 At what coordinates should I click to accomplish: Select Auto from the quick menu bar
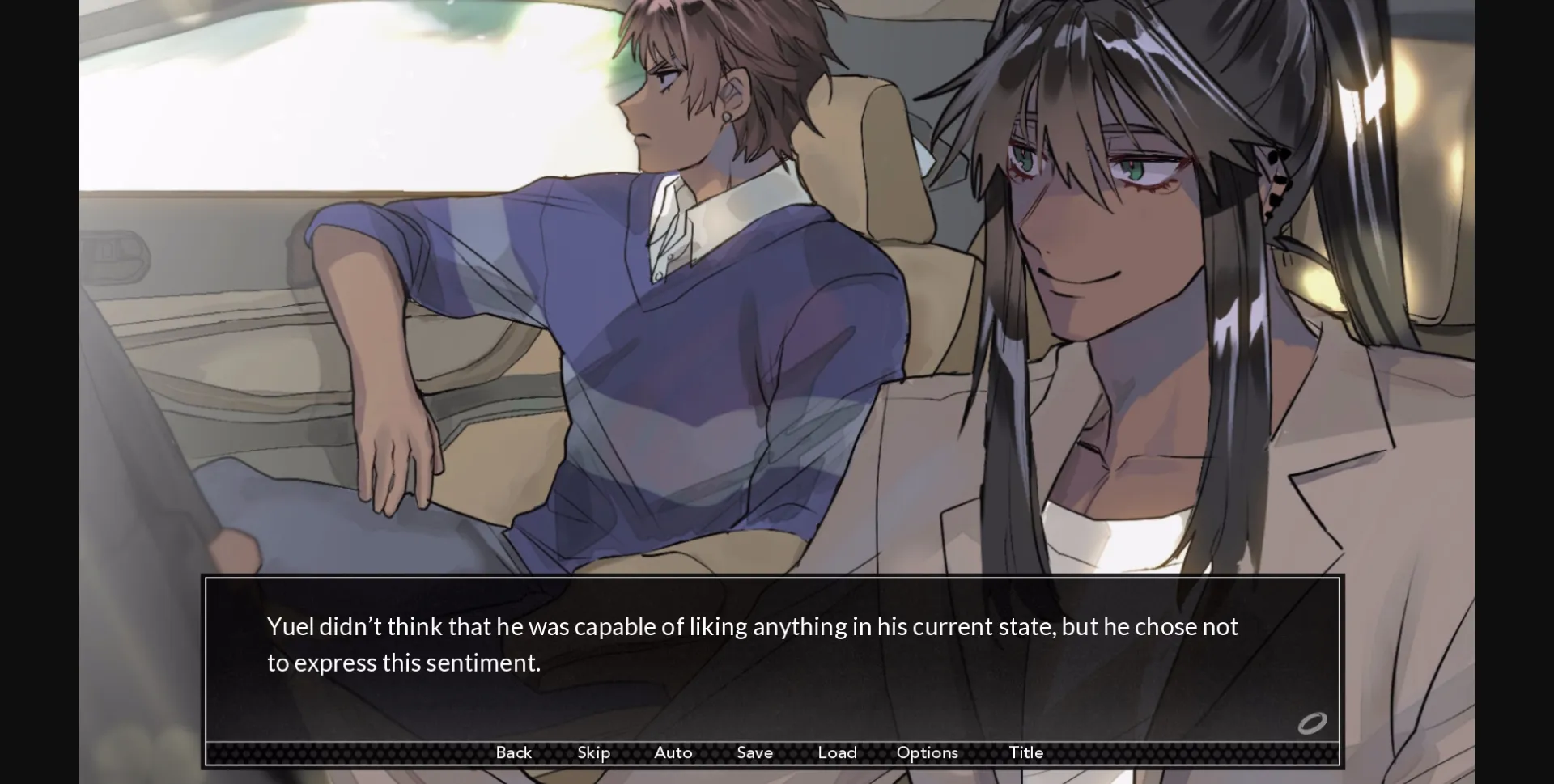point(673,752)
